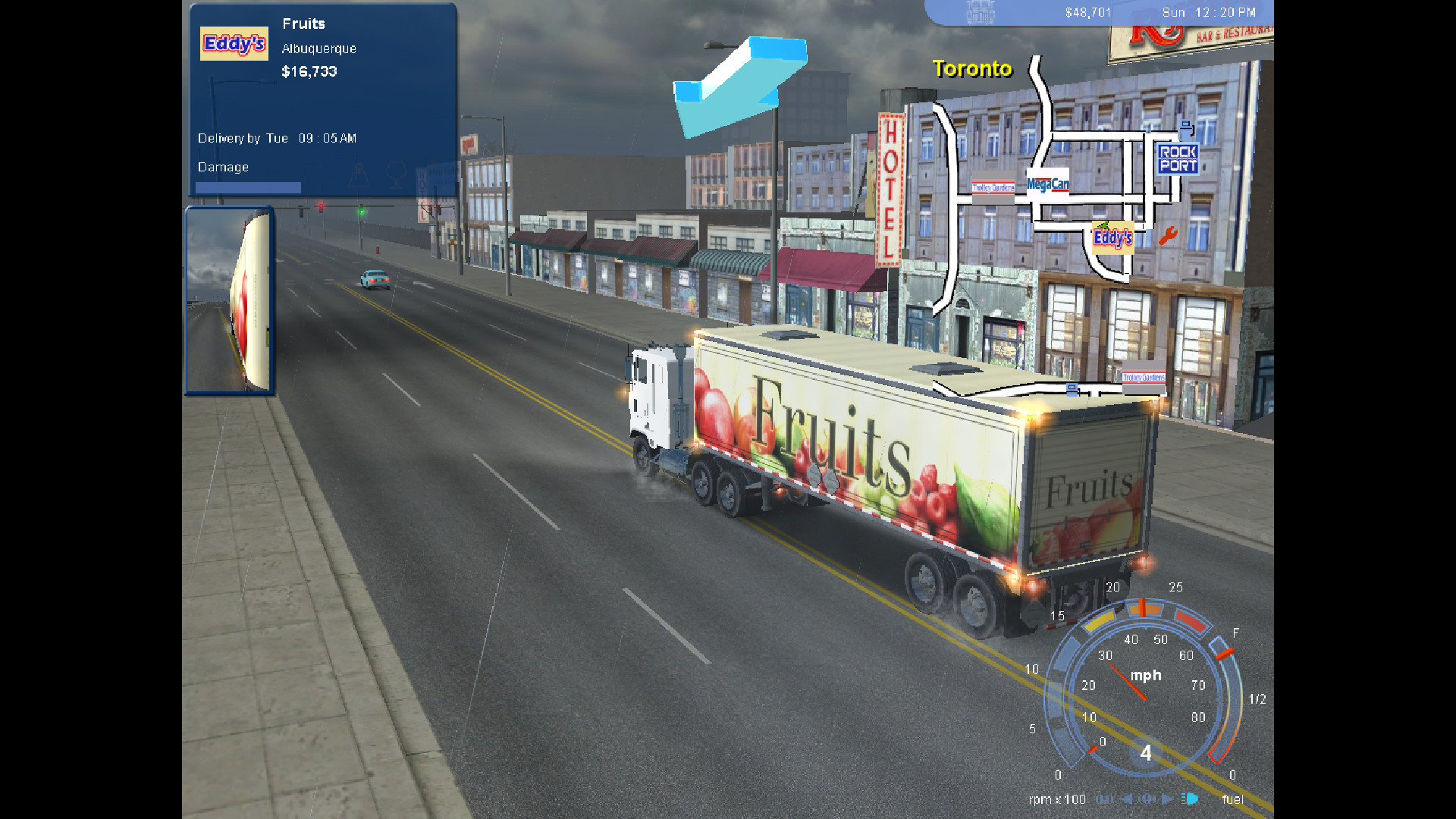
Task: Toggle the cyan headlight indicator
Action: coord(1191,799)
